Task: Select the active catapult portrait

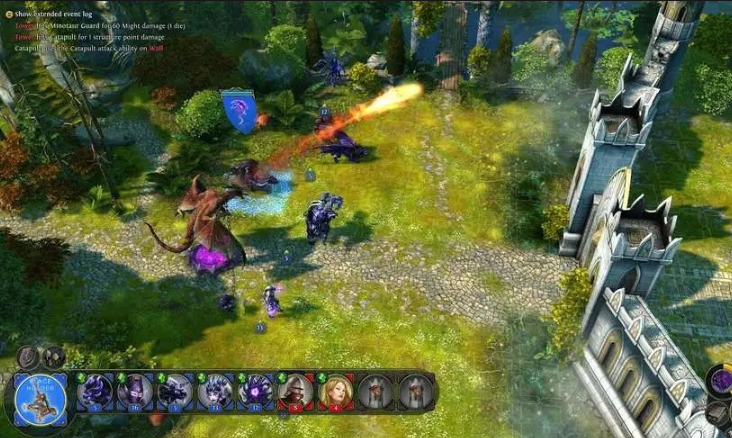Action: coord(41,396)
